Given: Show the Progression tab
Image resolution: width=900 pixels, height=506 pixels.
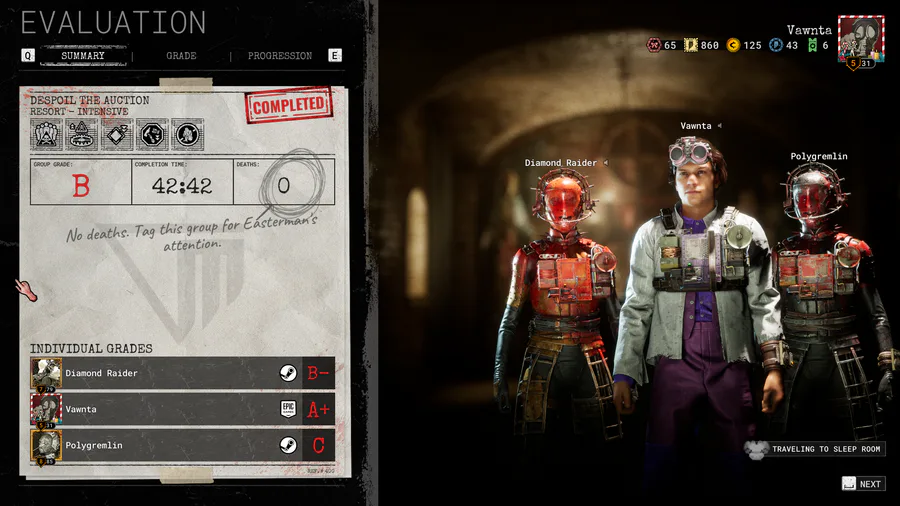Looking at the screenshot, I should click(x=280, y=56).
